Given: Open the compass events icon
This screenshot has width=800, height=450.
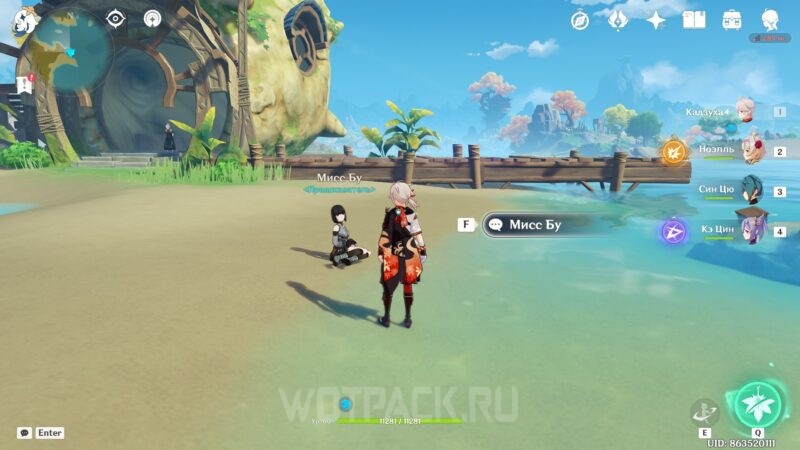Looking at the screenshot, I should 580,19.
